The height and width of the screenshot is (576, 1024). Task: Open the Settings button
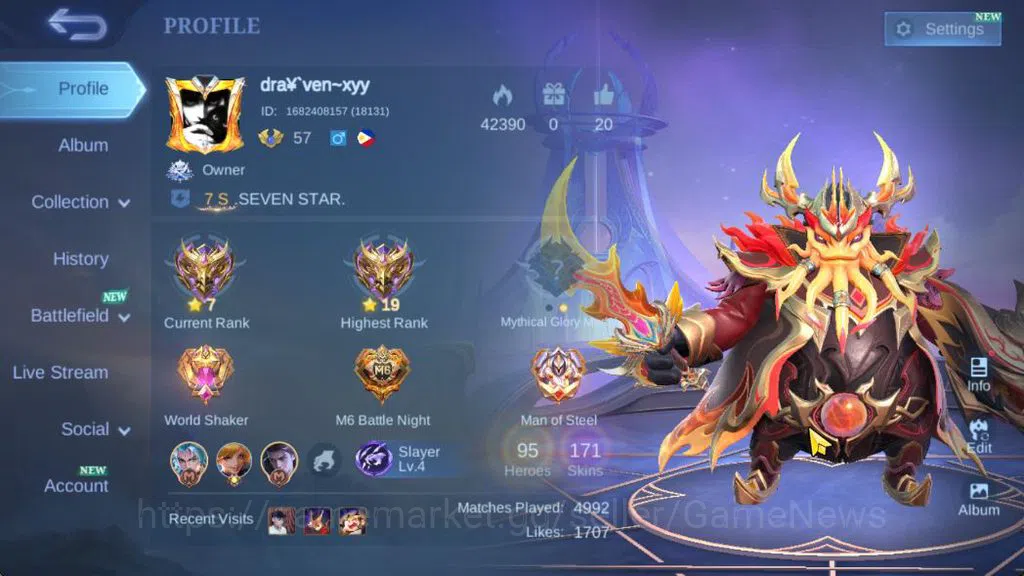pyautogui.click(x=942, y=29)
